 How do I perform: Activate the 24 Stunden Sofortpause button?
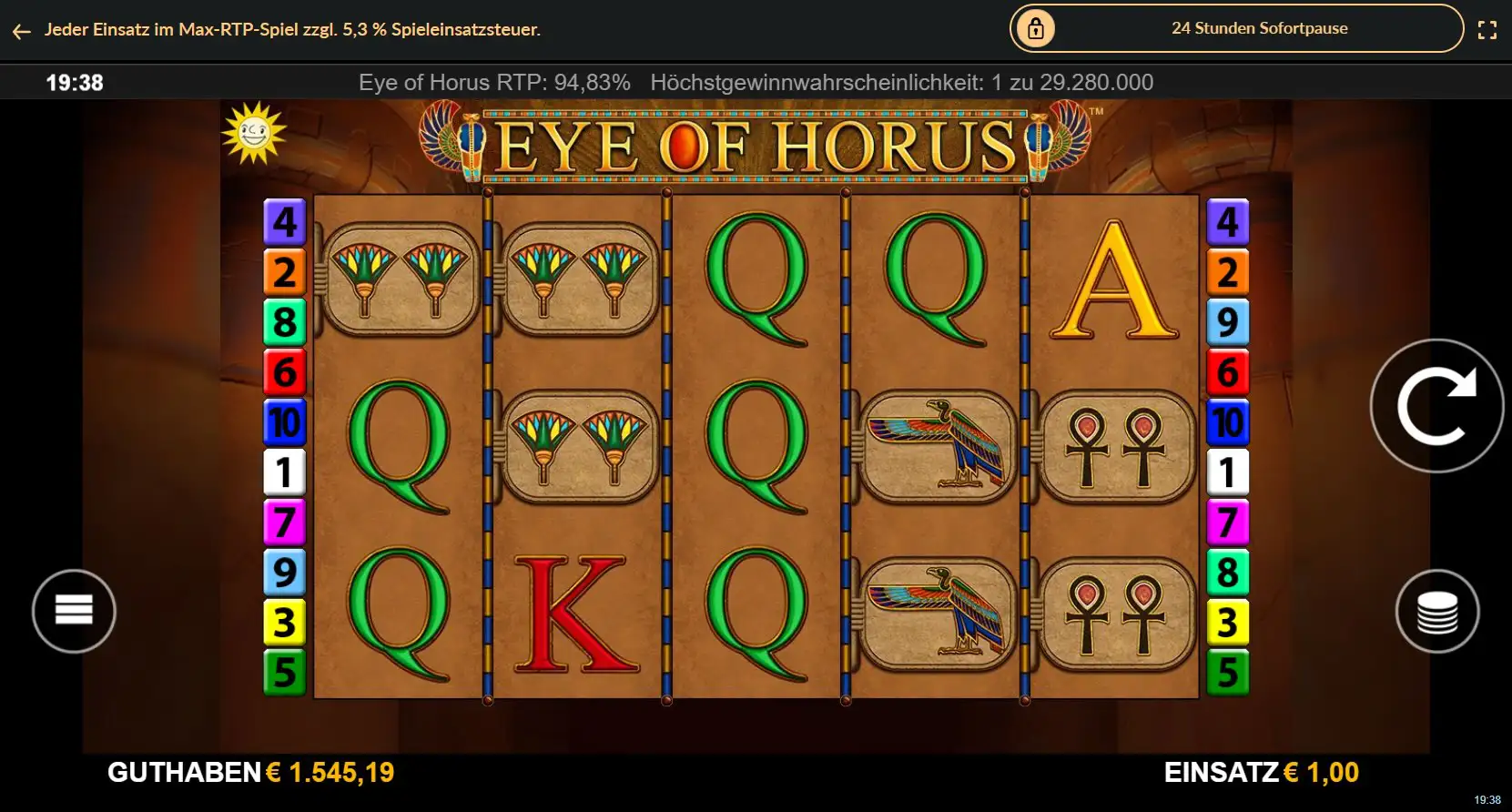pos(1259,28)
